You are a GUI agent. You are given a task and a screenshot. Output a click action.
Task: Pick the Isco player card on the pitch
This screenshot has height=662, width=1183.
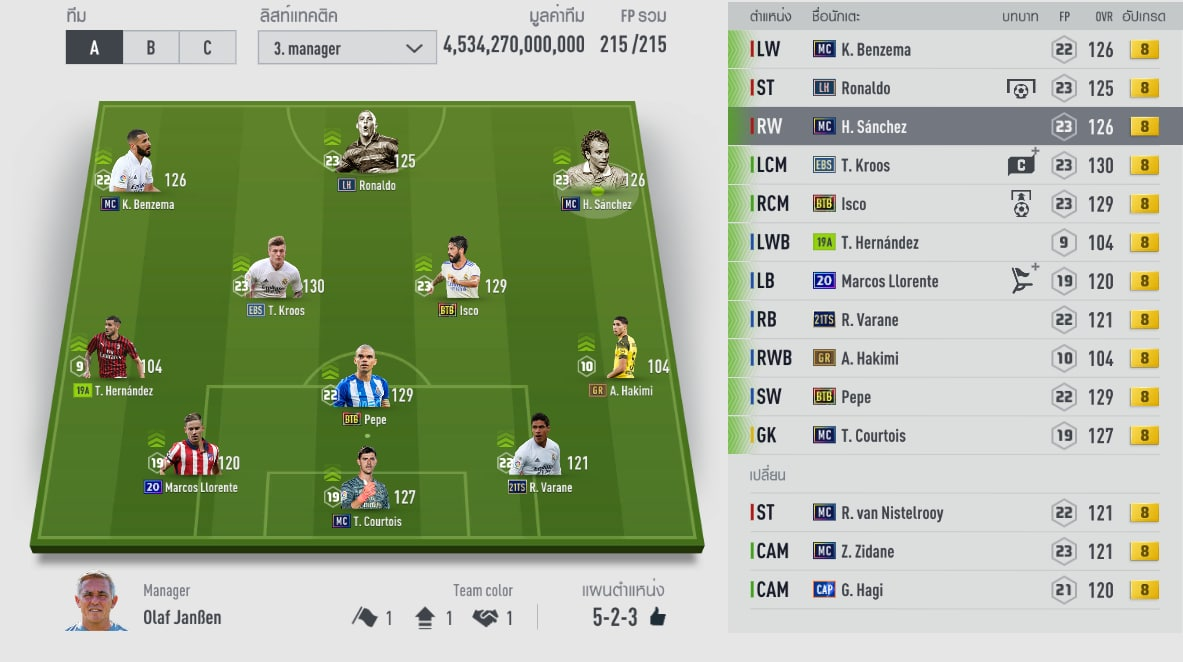tap(457, 270)
